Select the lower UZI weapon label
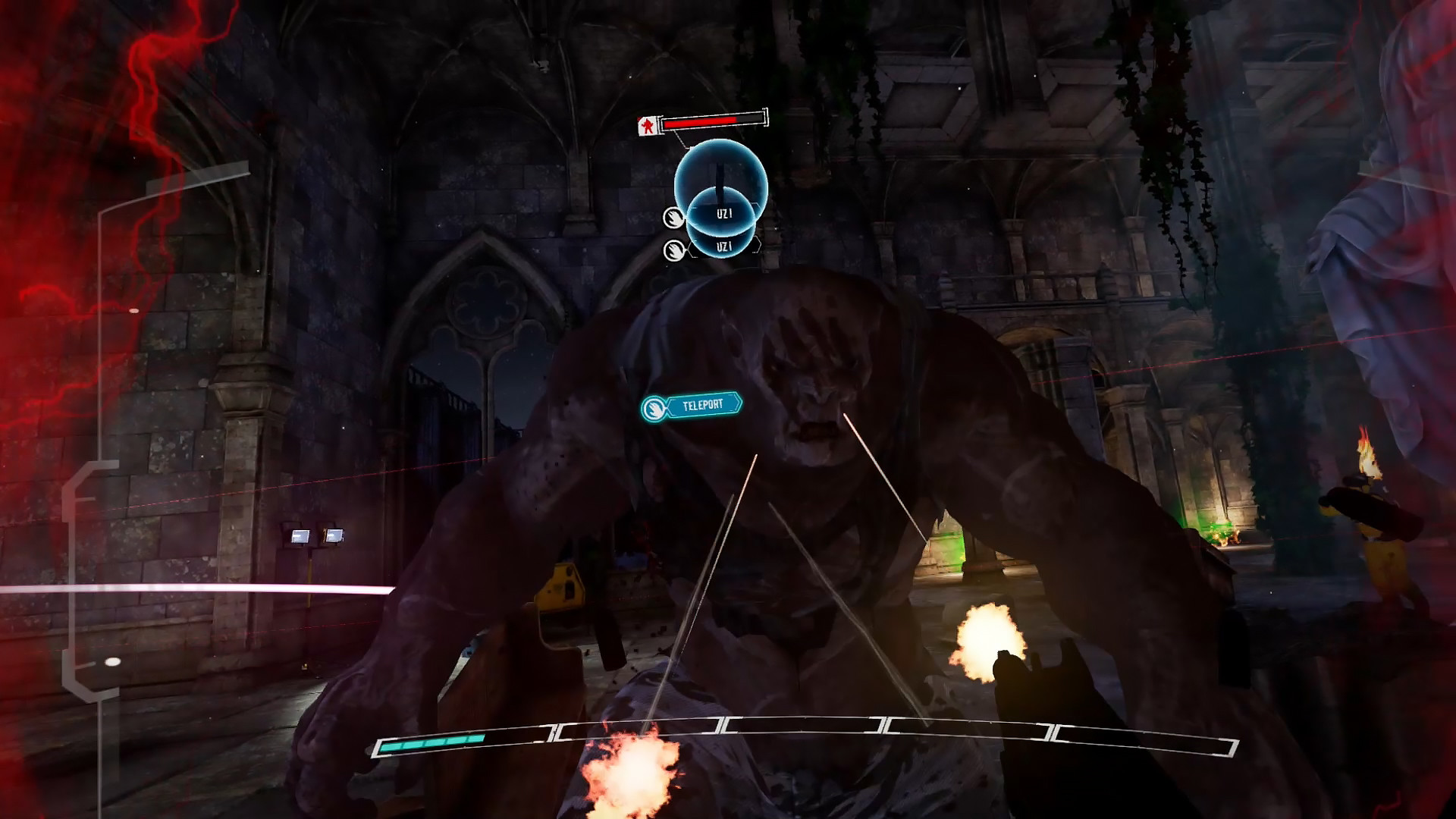Image resolution: width=1456 pixels, height=819 pixels. [724, 246]
